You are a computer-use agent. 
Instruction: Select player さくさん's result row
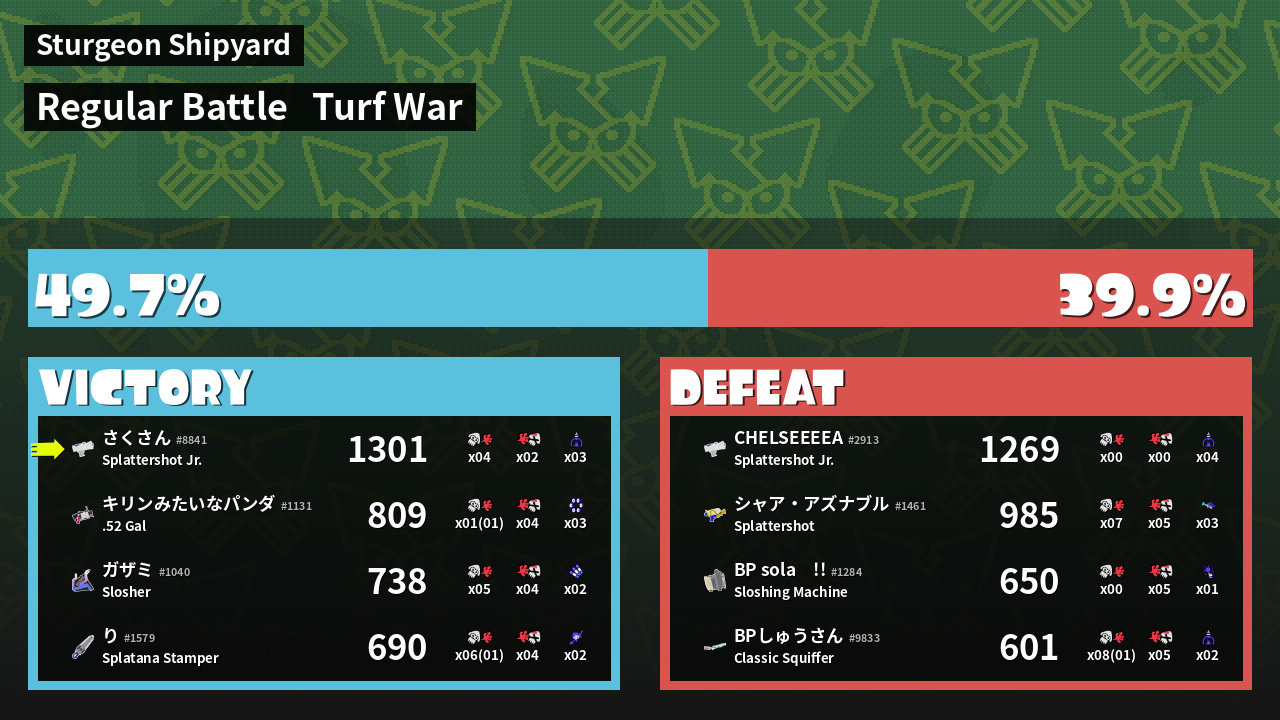(324, 449)
